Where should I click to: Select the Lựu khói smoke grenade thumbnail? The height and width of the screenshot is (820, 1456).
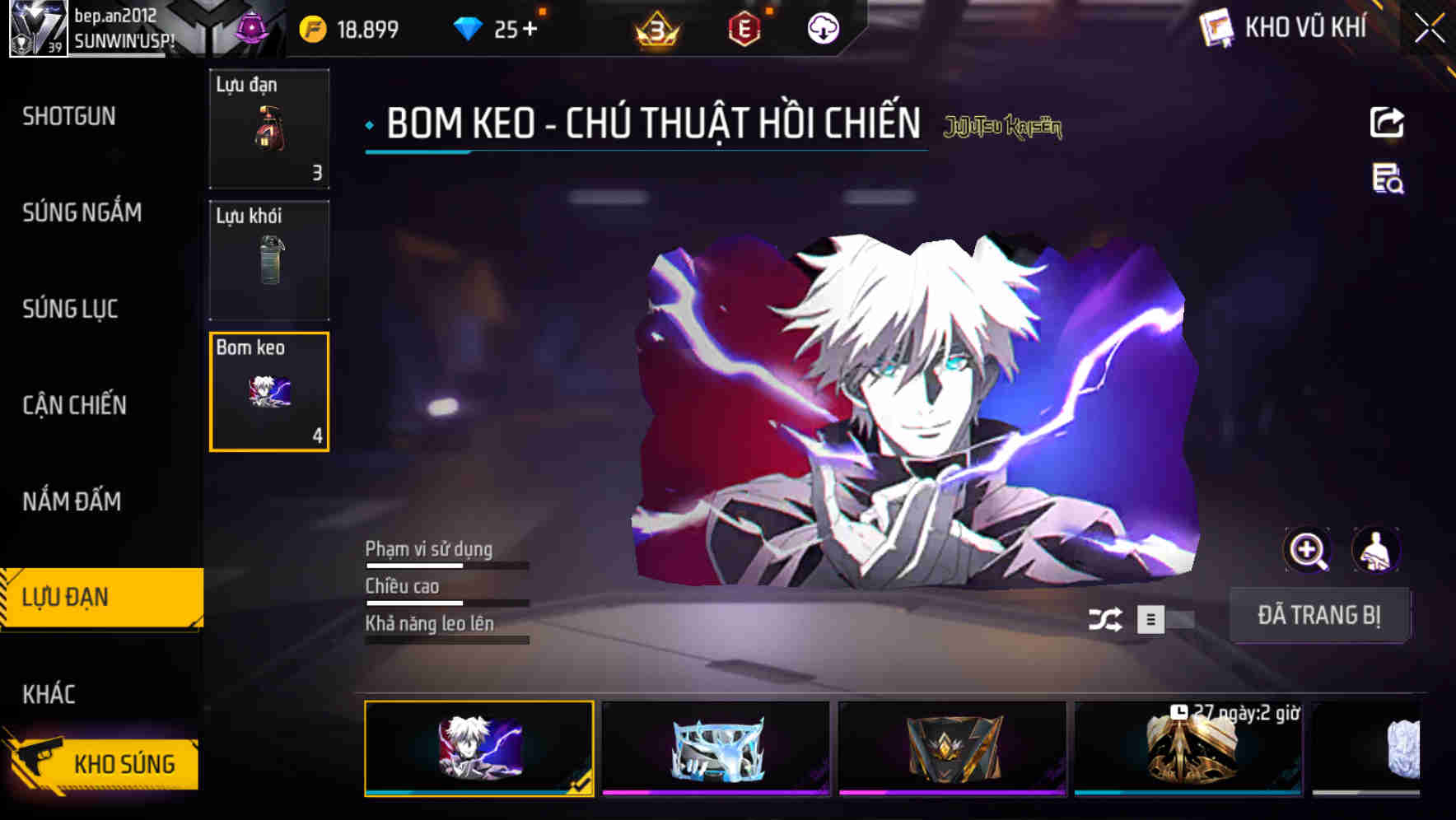pyautogui.click(x=269, y=259)
